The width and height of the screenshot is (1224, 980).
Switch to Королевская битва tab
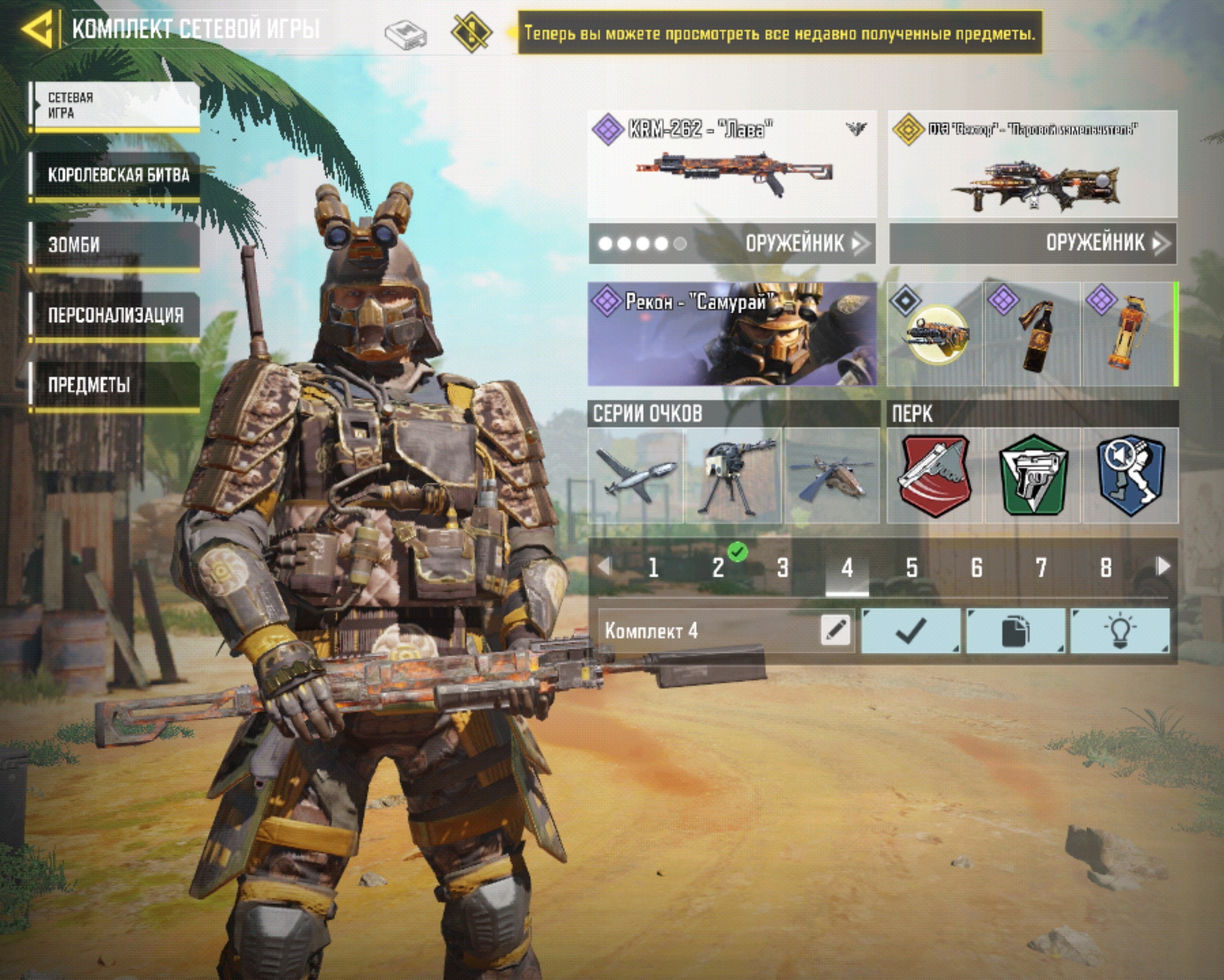point(115,175)
